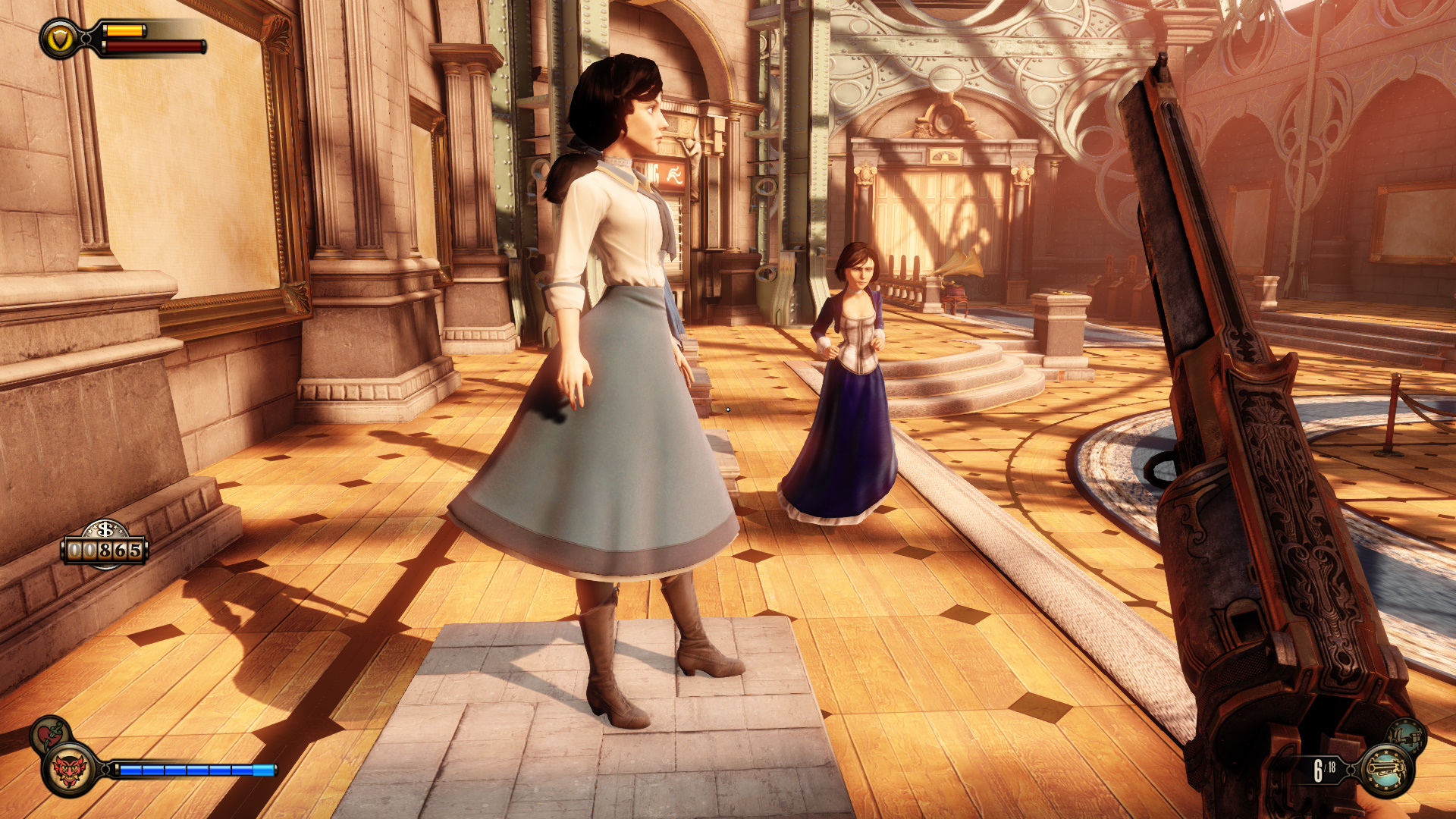The image size is (1456, 819).
Task: Select the Devil's Kiss vigor icon
Action: tap(71, 770)
